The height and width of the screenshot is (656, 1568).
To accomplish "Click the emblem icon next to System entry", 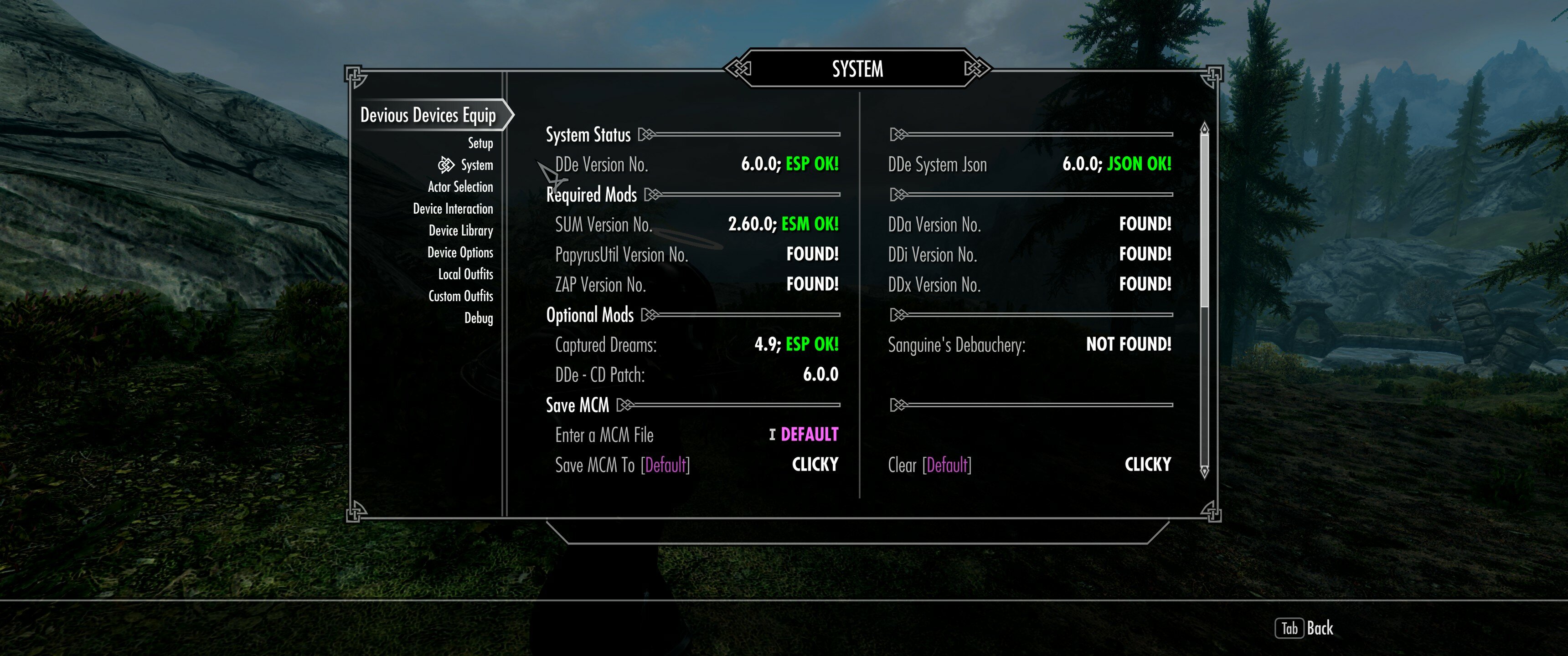I will coord(446,164).
